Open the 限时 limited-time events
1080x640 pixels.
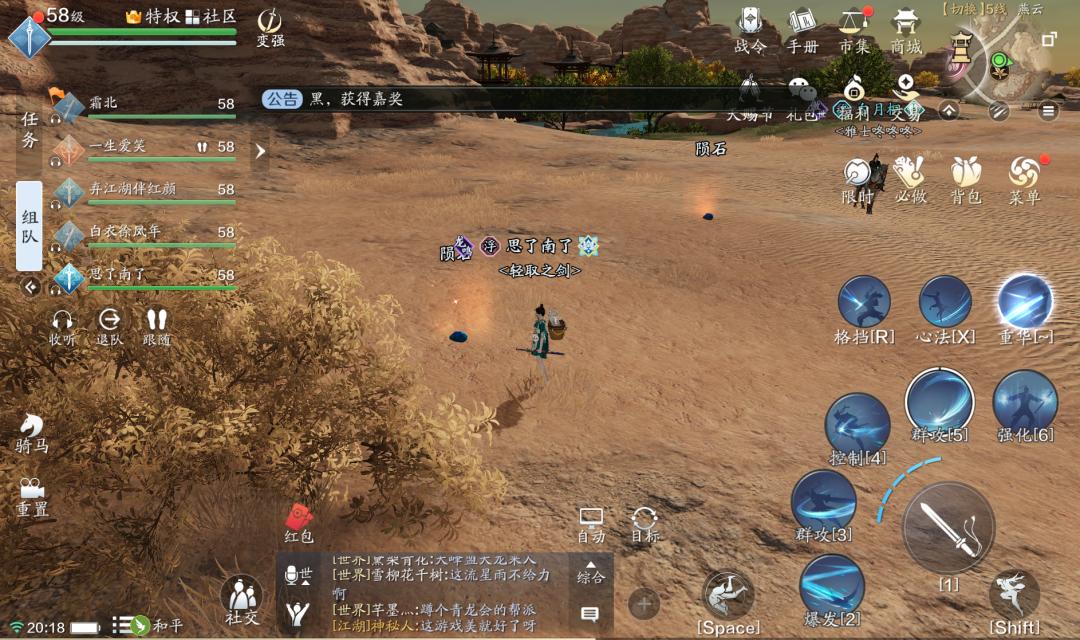857,179
